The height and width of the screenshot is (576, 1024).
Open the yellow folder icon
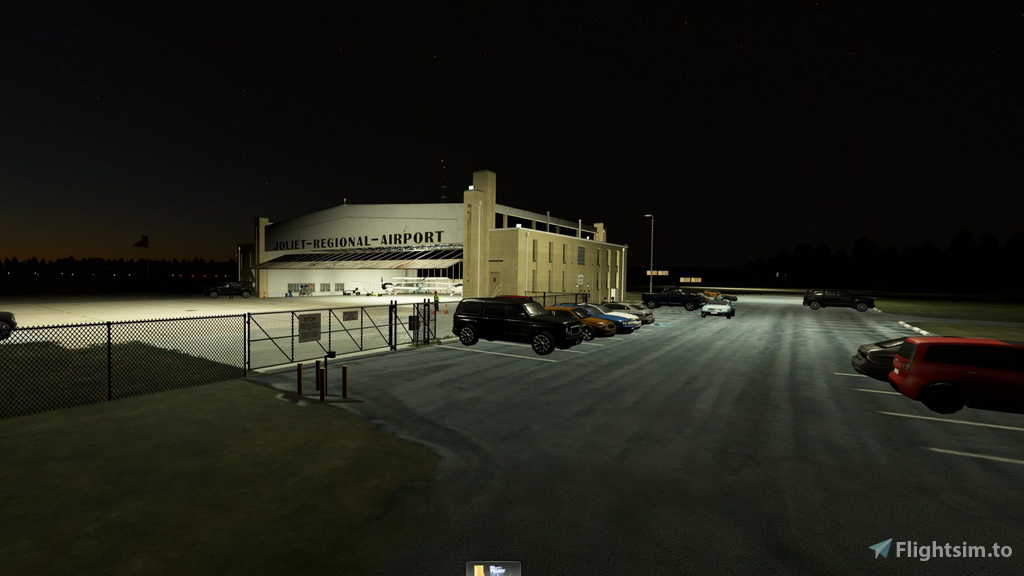point(481,570)
